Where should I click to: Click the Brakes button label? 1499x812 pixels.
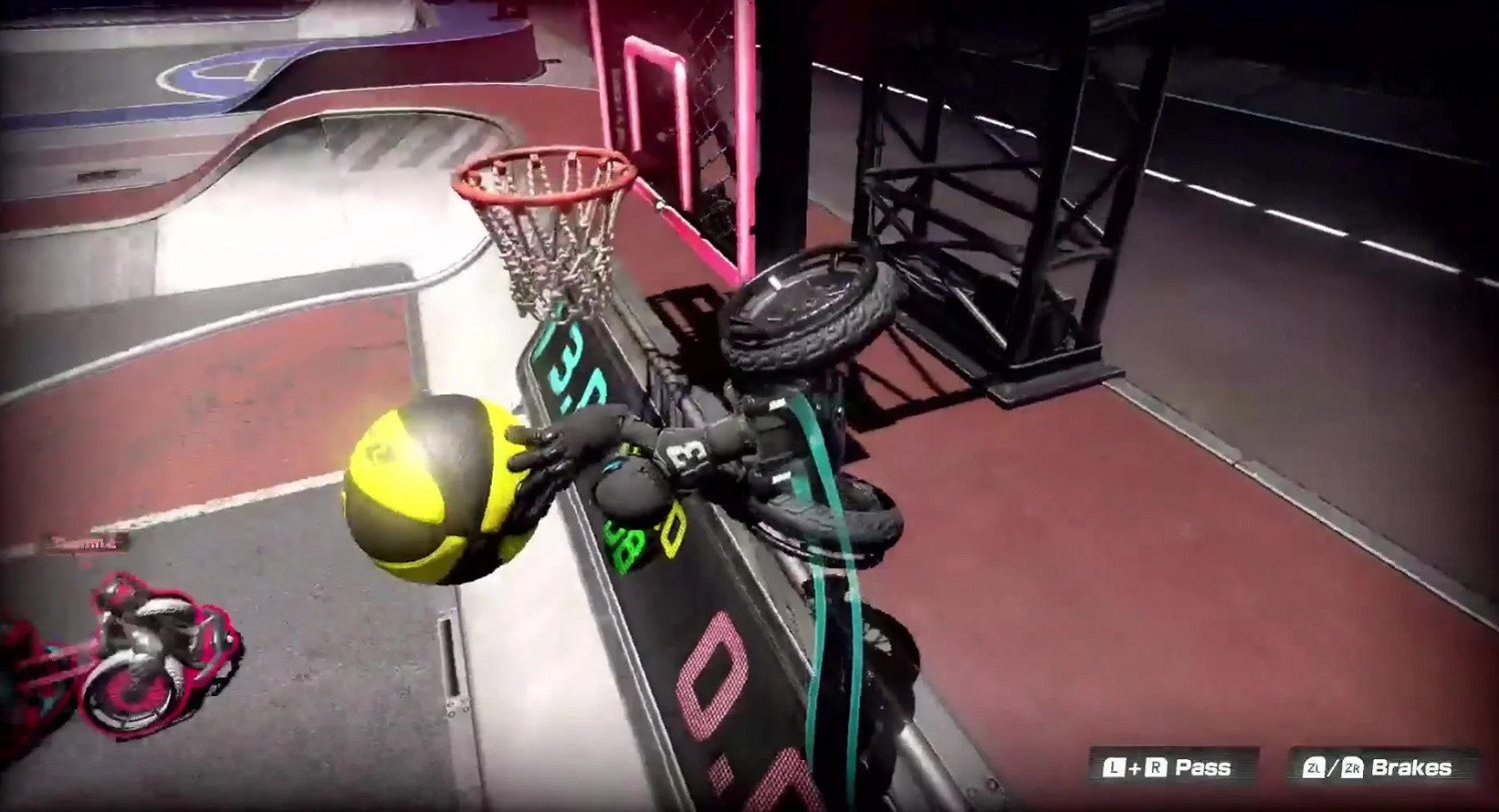coord(1412,767)
